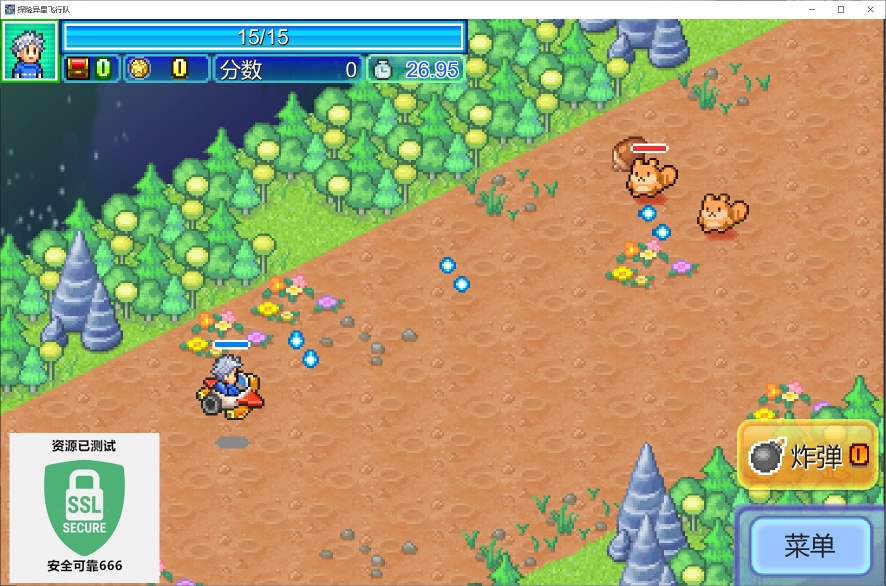Minimize the game window
Screen dimensions: 886x586
click(812, 9)
